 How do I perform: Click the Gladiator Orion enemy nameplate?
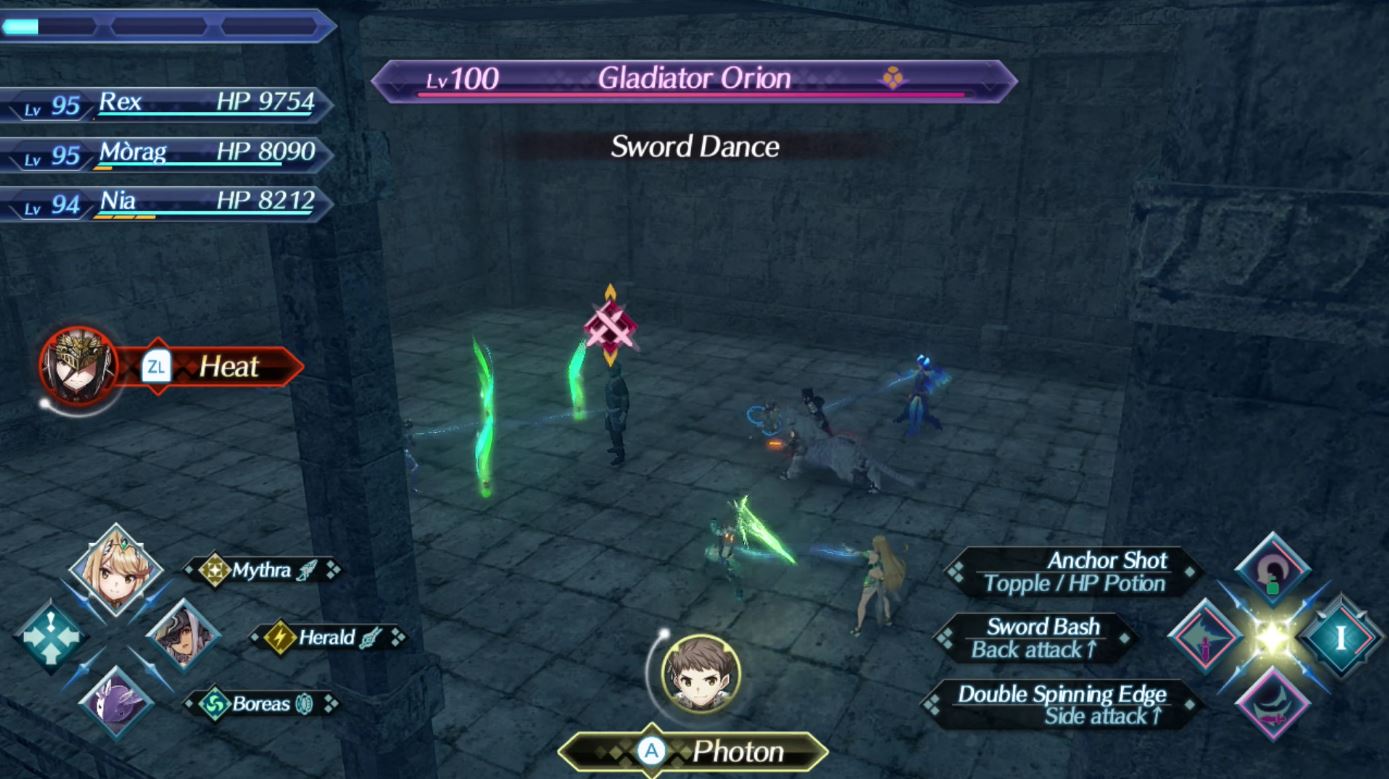[x=694, y=80]
